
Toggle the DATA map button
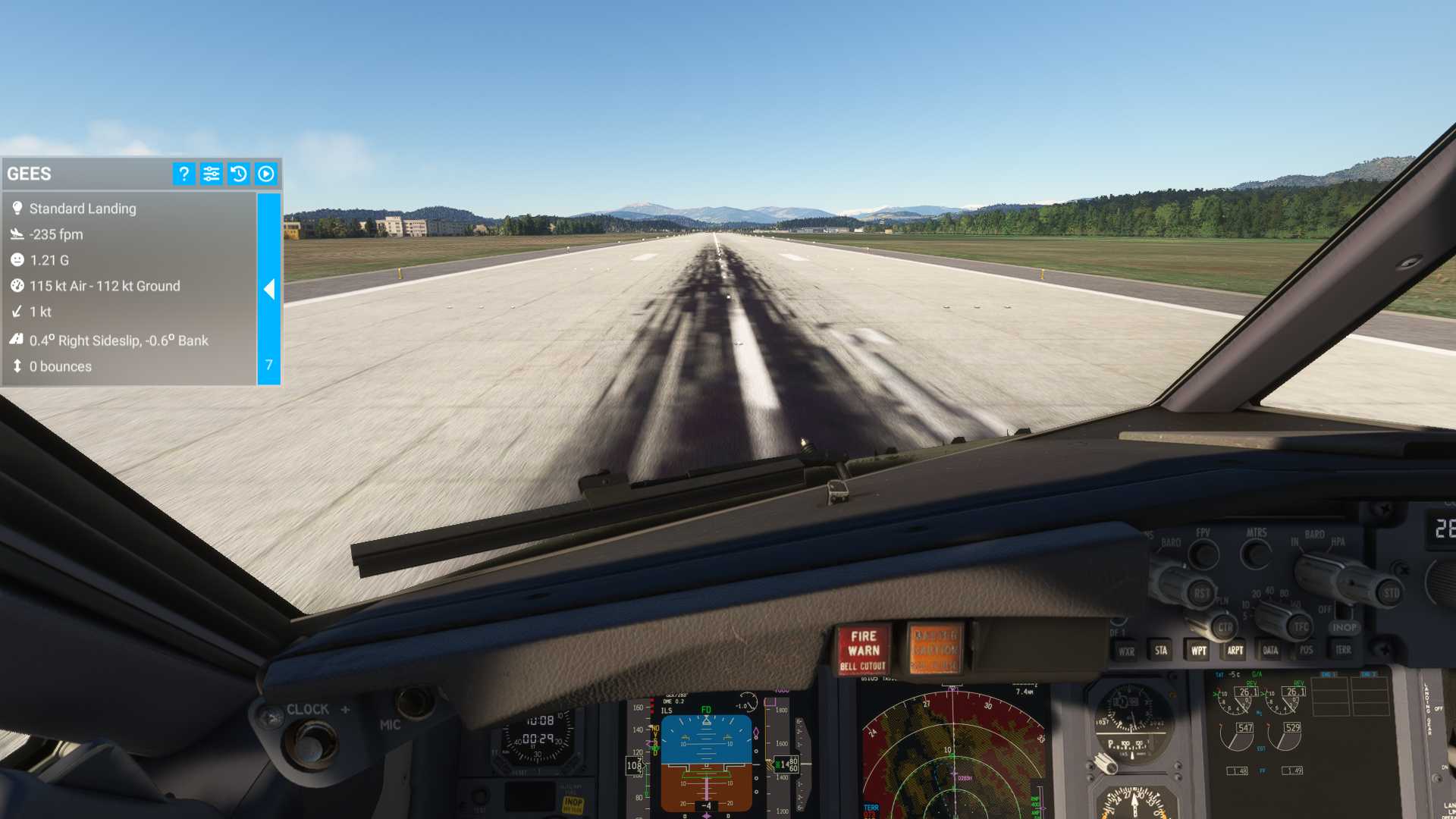pyautogui.click(x=1270, y=651)
